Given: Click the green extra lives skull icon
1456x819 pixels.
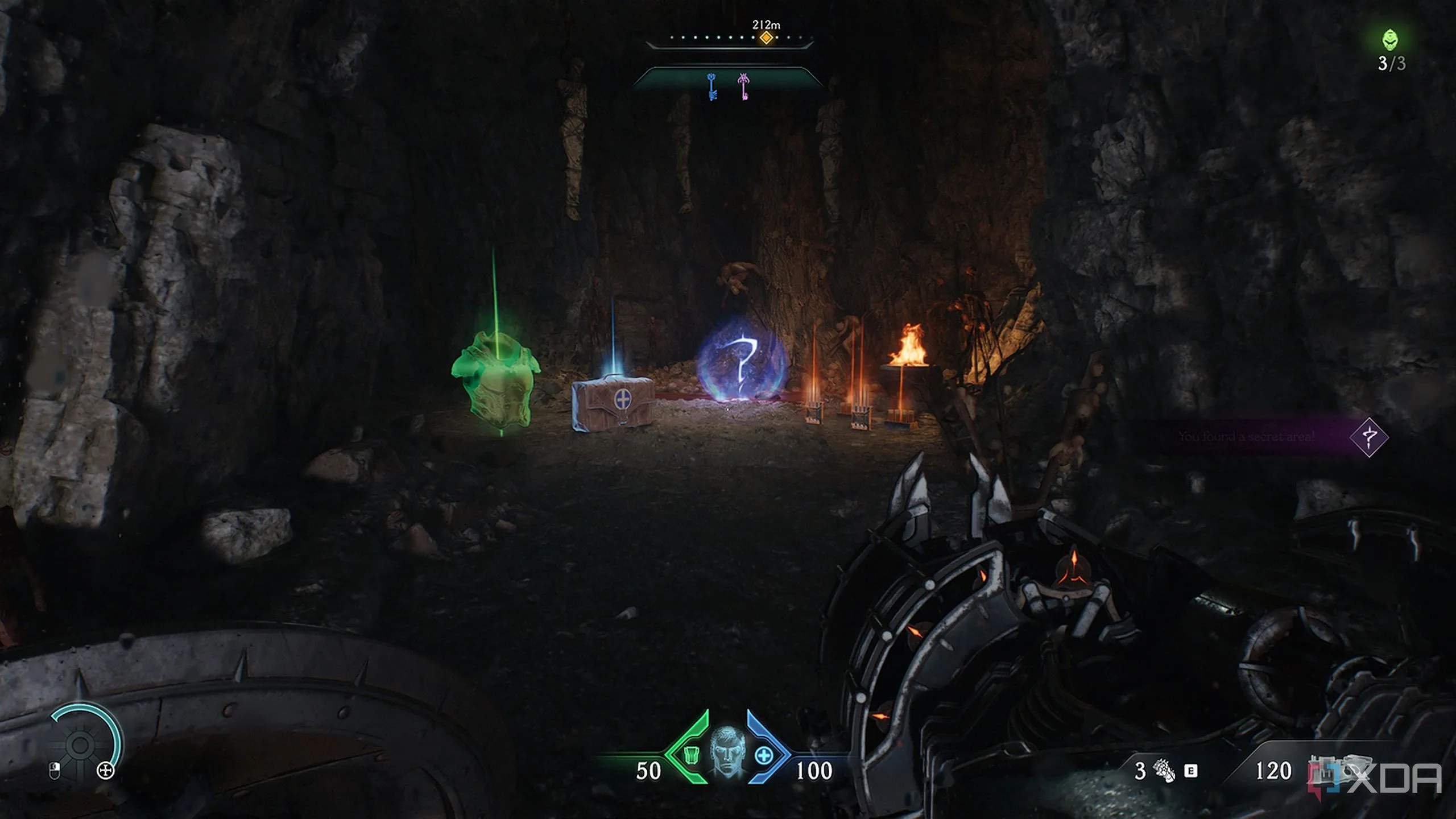Looking at the screenshot, I should (1391, 40).
